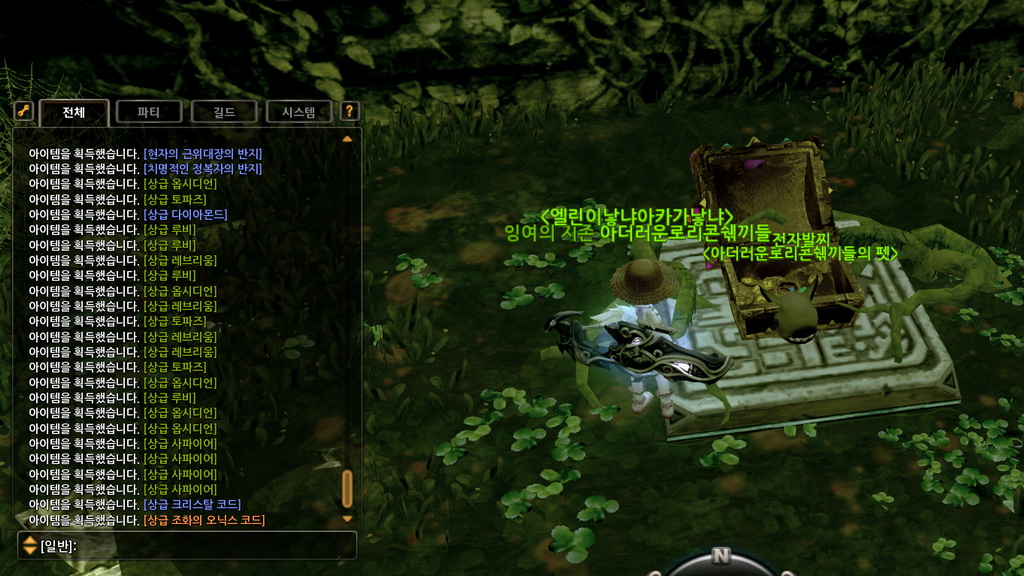The width and height of the screenshot is (1024, 576).
Task: View the 상급 크리스탈 코드 item link
Action: click(x=192, y=505)
